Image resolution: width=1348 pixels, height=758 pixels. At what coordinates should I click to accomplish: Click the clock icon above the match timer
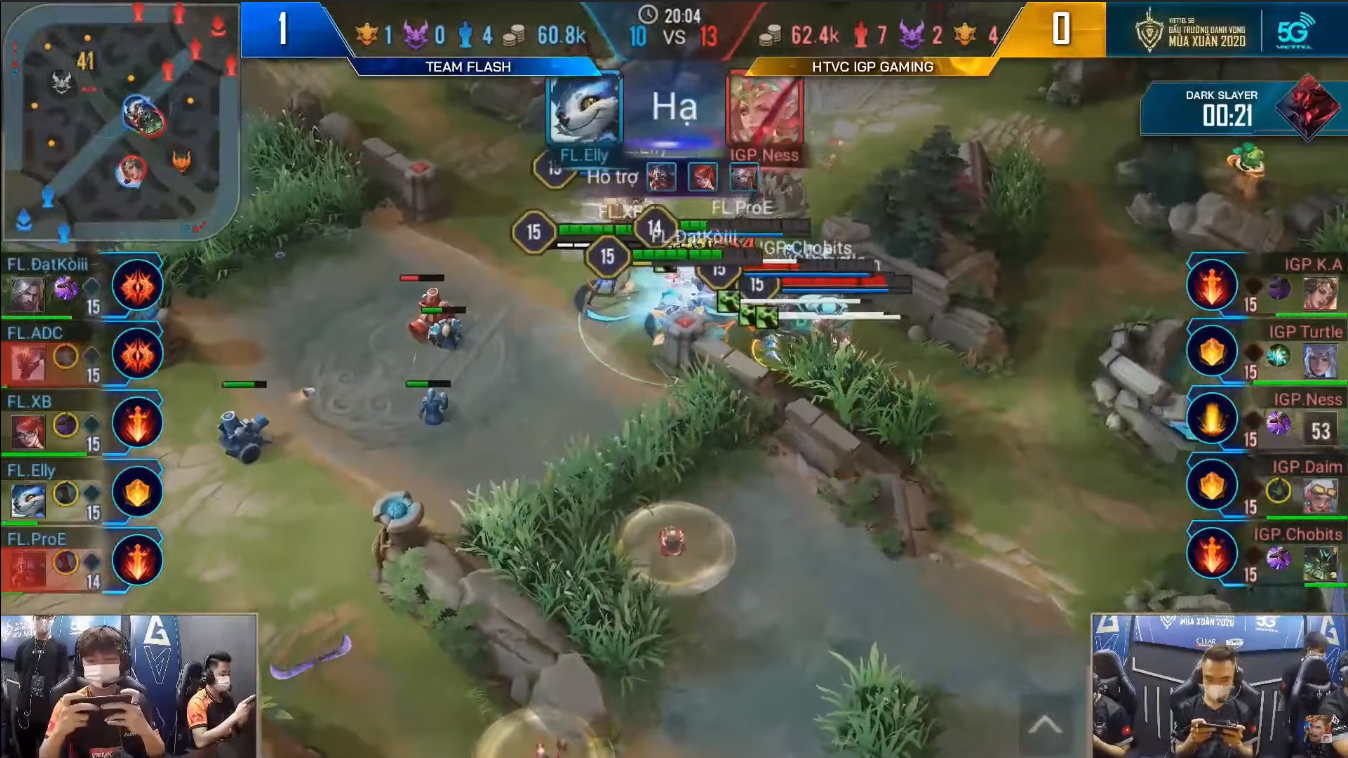click(646, 12)
